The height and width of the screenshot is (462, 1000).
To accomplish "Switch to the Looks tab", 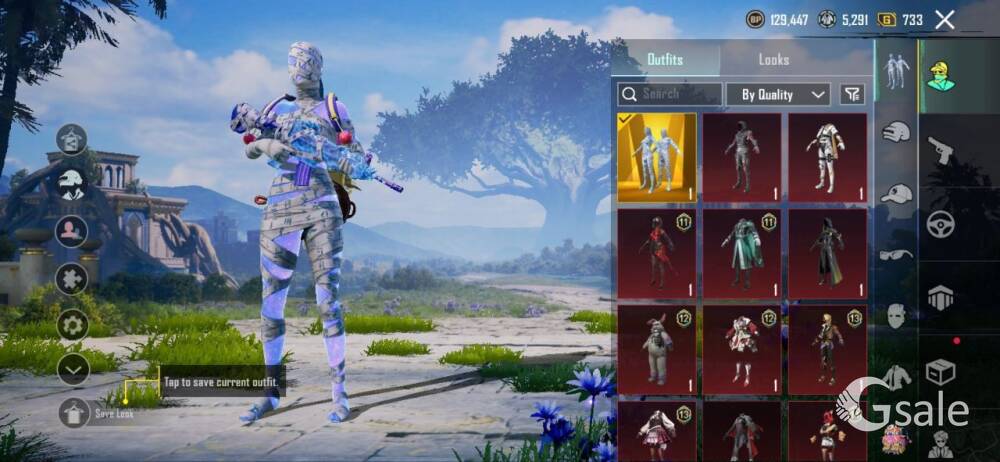I will tap(773, 60).
